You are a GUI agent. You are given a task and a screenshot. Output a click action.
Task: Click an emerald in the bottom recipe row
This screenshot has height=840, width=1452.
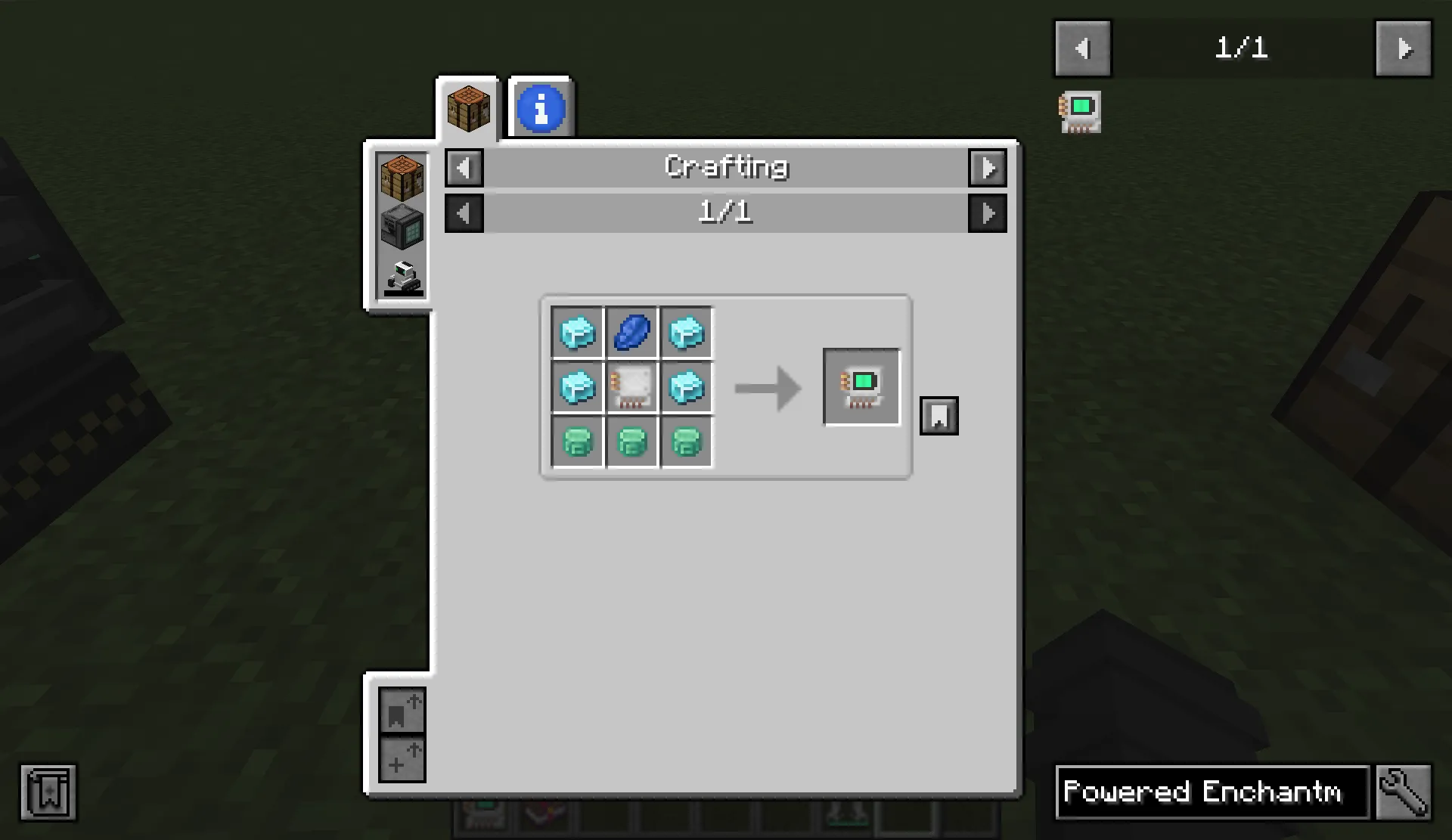pyautogui.click(x=631, y=442)
